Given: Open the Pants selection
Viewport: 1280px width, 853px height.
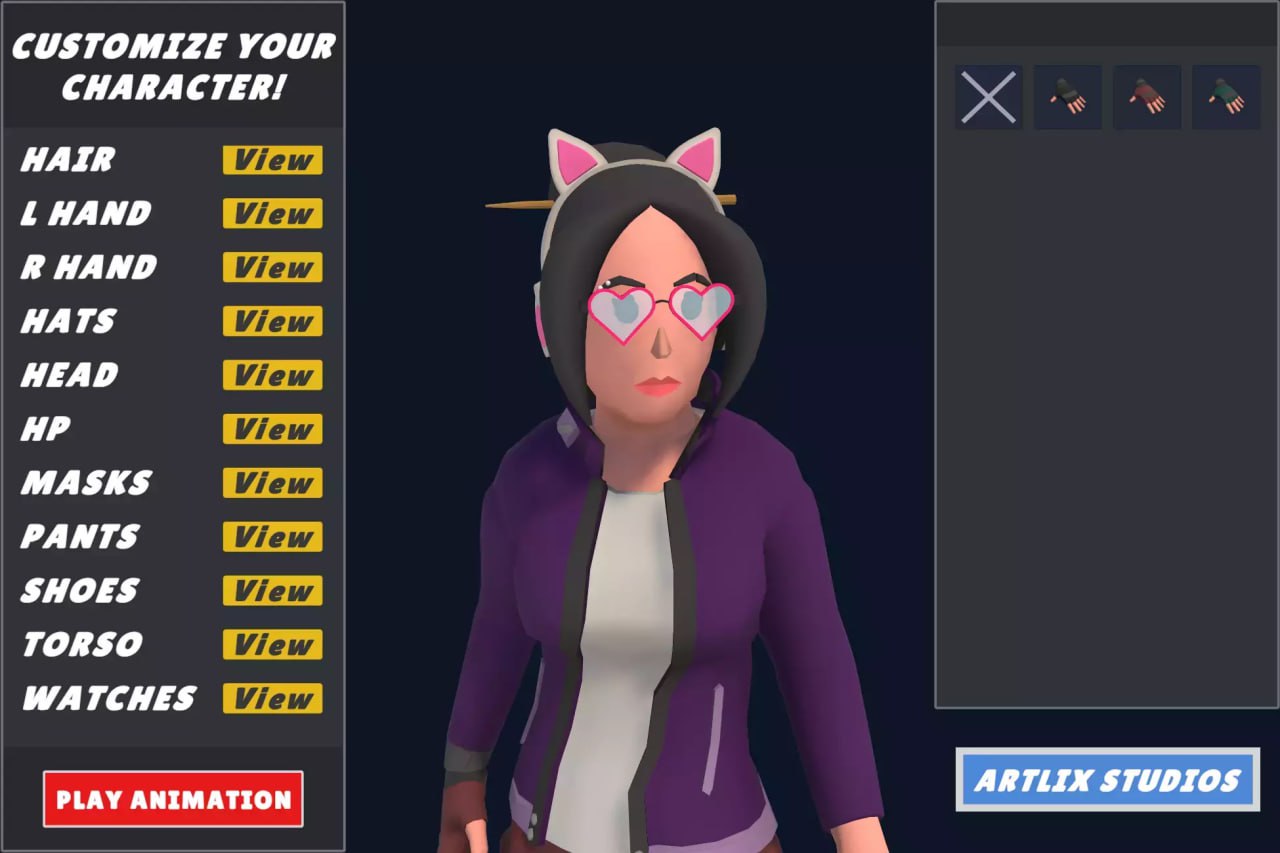Looking at the screenshot, I should tap(271, 537).
